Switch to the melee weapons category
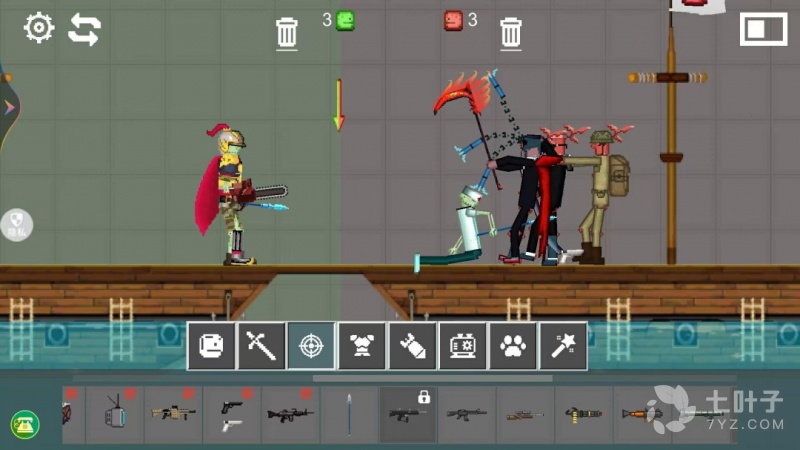This screenshot has height=450, width=800. click(261, 346)
